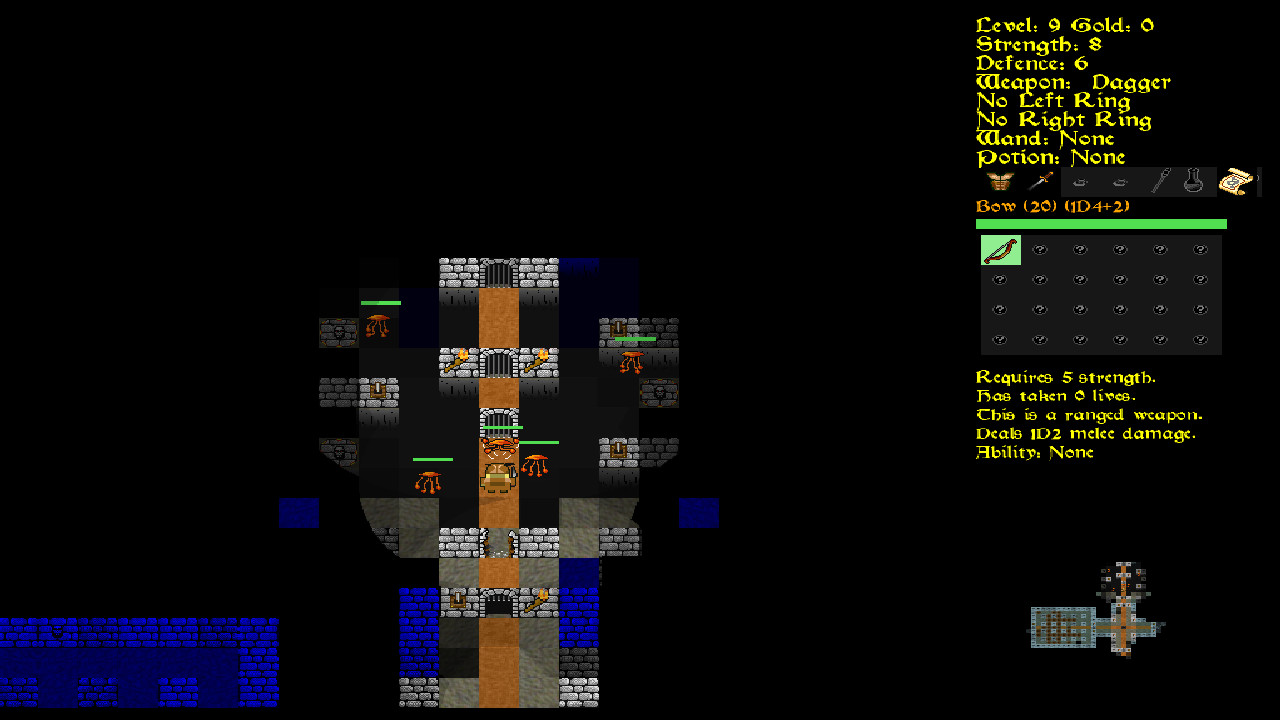Select the dagger weapon equipment icon
The width and height of the screenshot is (1280, 720).
[1040, 181]
